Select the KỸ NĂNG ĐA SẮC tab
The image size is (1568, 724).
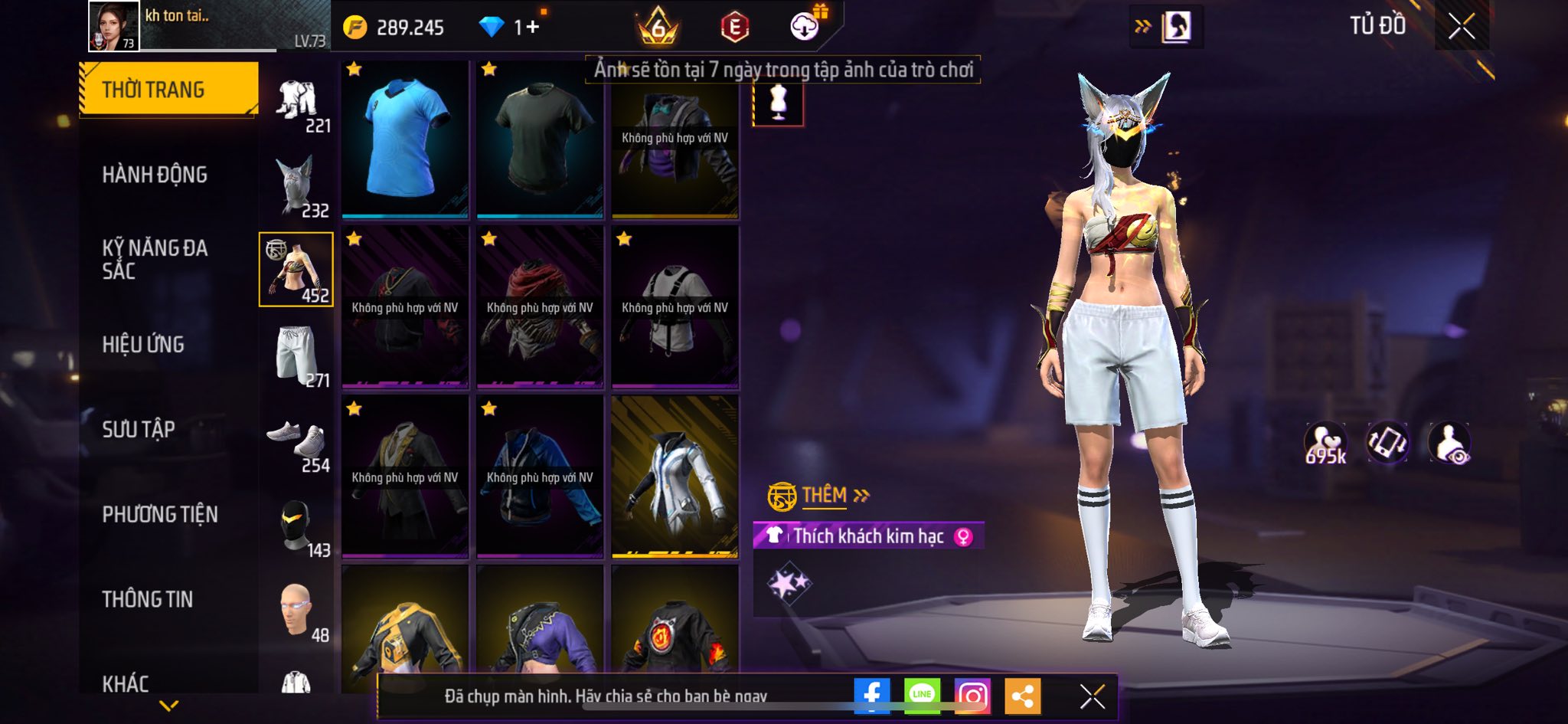[155, 259]
